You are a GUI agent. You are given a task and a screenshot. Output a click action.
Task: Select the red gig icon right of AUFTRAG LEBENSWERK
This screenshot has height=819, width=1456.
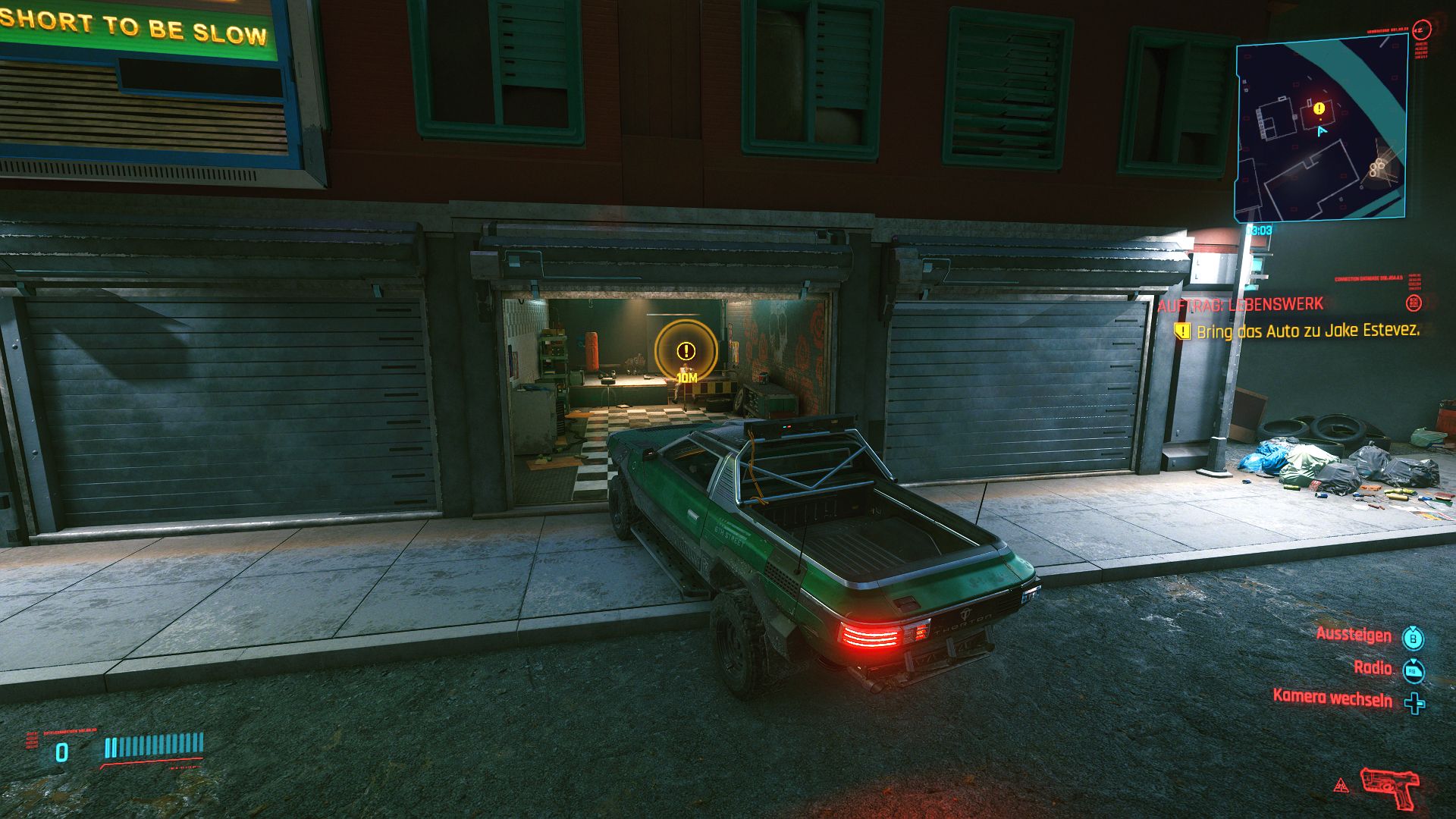pos(1414,302)
